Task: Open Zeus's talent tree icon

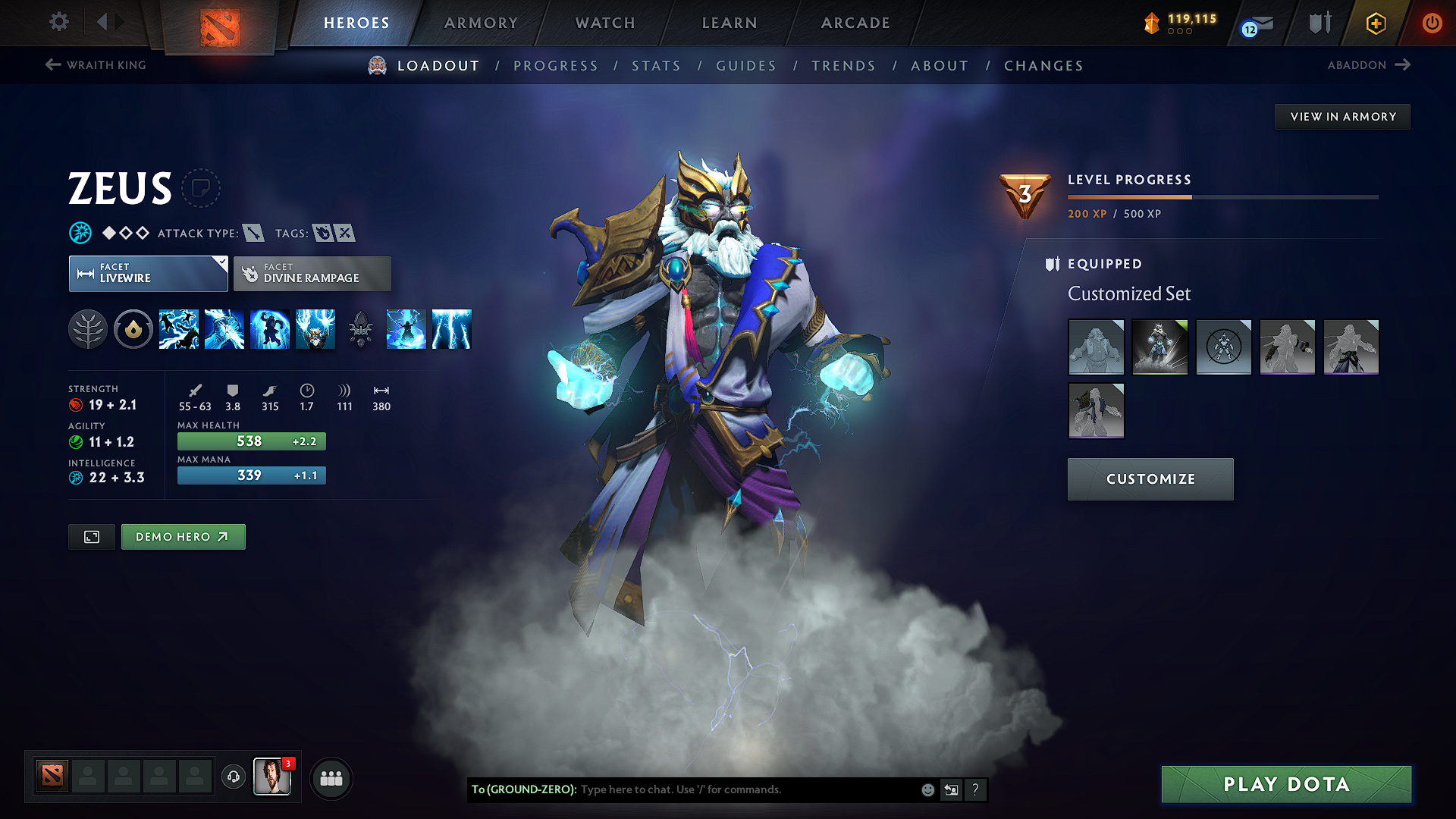Action: point(88,329)
